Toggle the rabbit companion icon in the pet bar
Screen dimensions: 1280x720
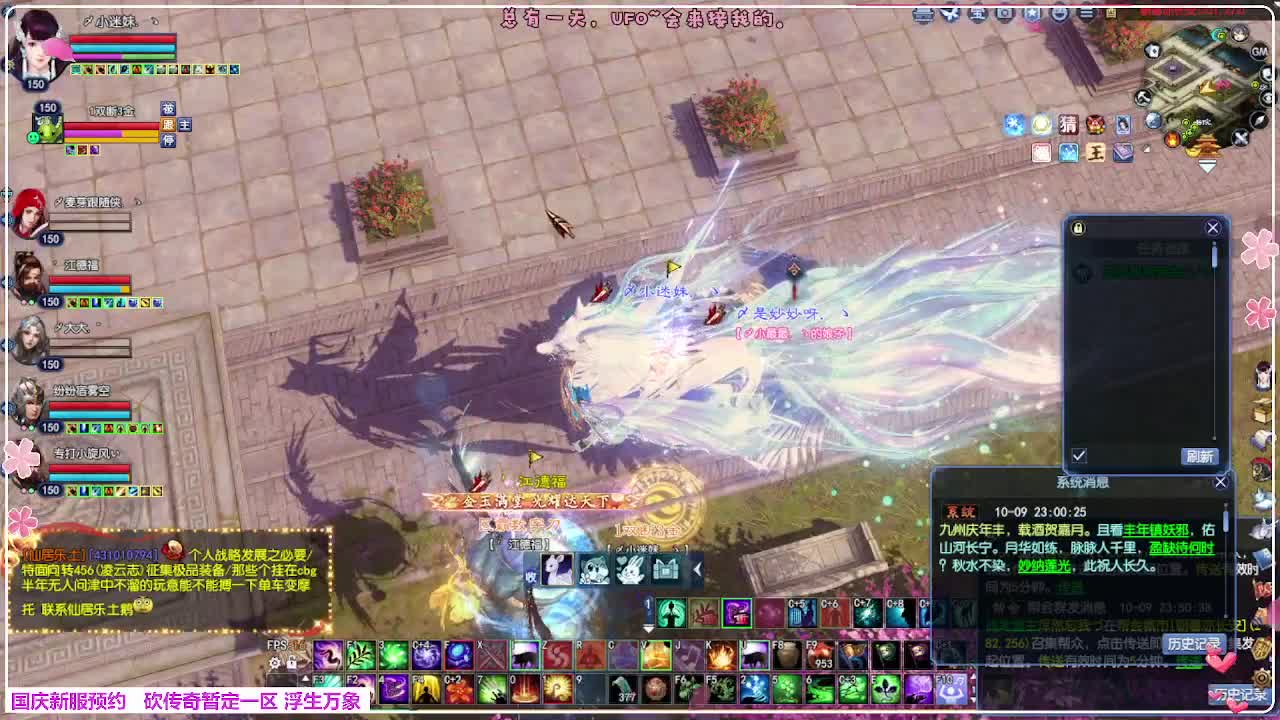coord(631,568)
